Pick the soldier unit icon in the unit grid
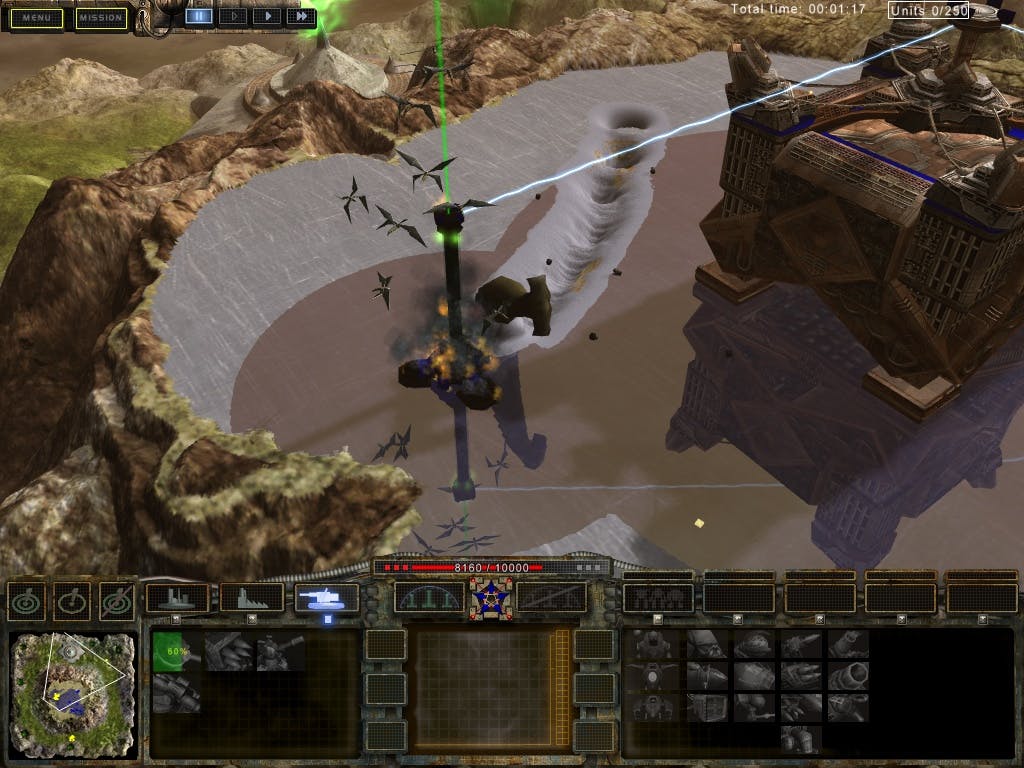Image resolution: width=1024 pixels, height=768 pixels. tap(652, 646)
